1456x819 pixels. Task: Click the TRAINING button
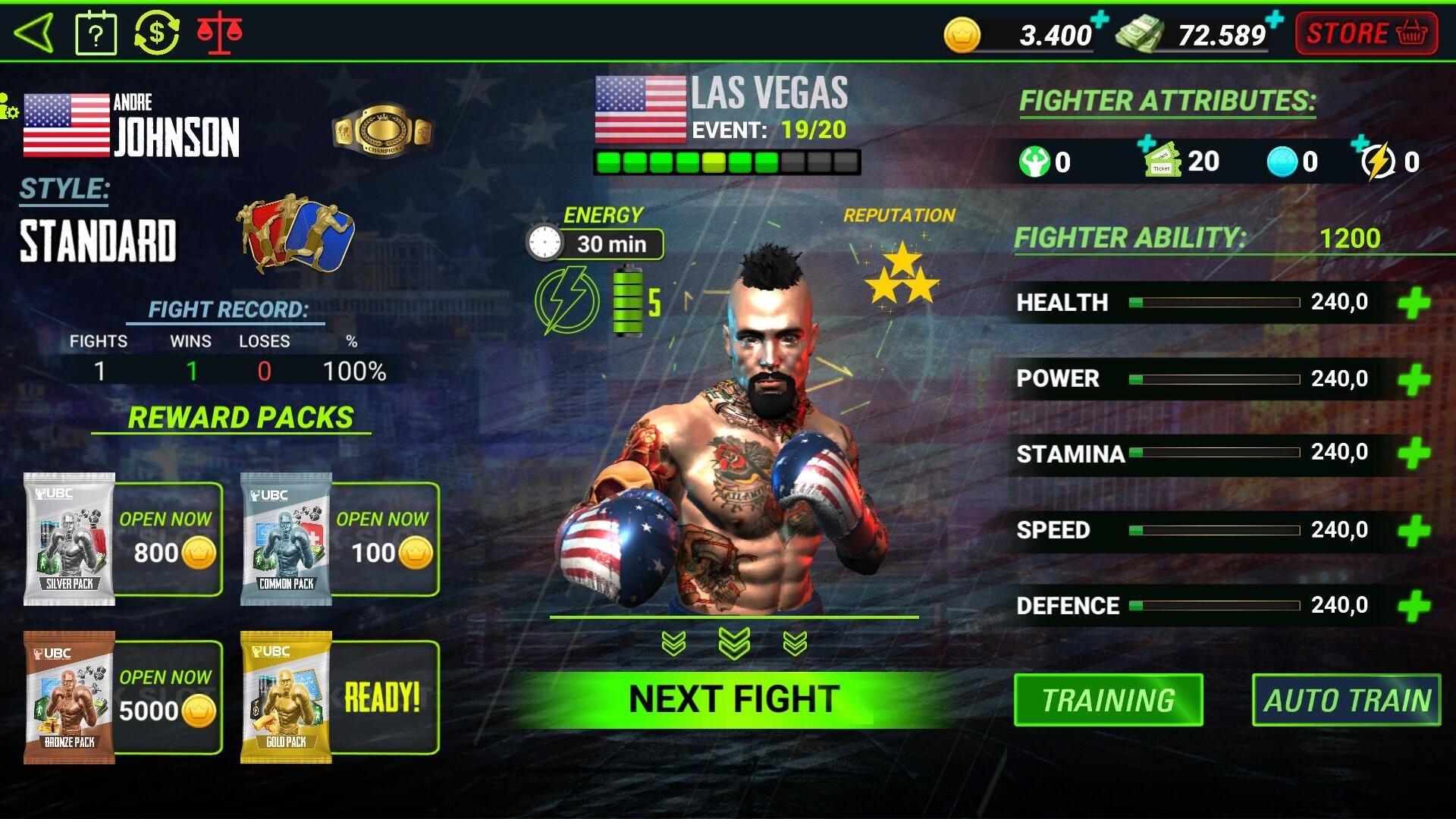coord(1108,699)
